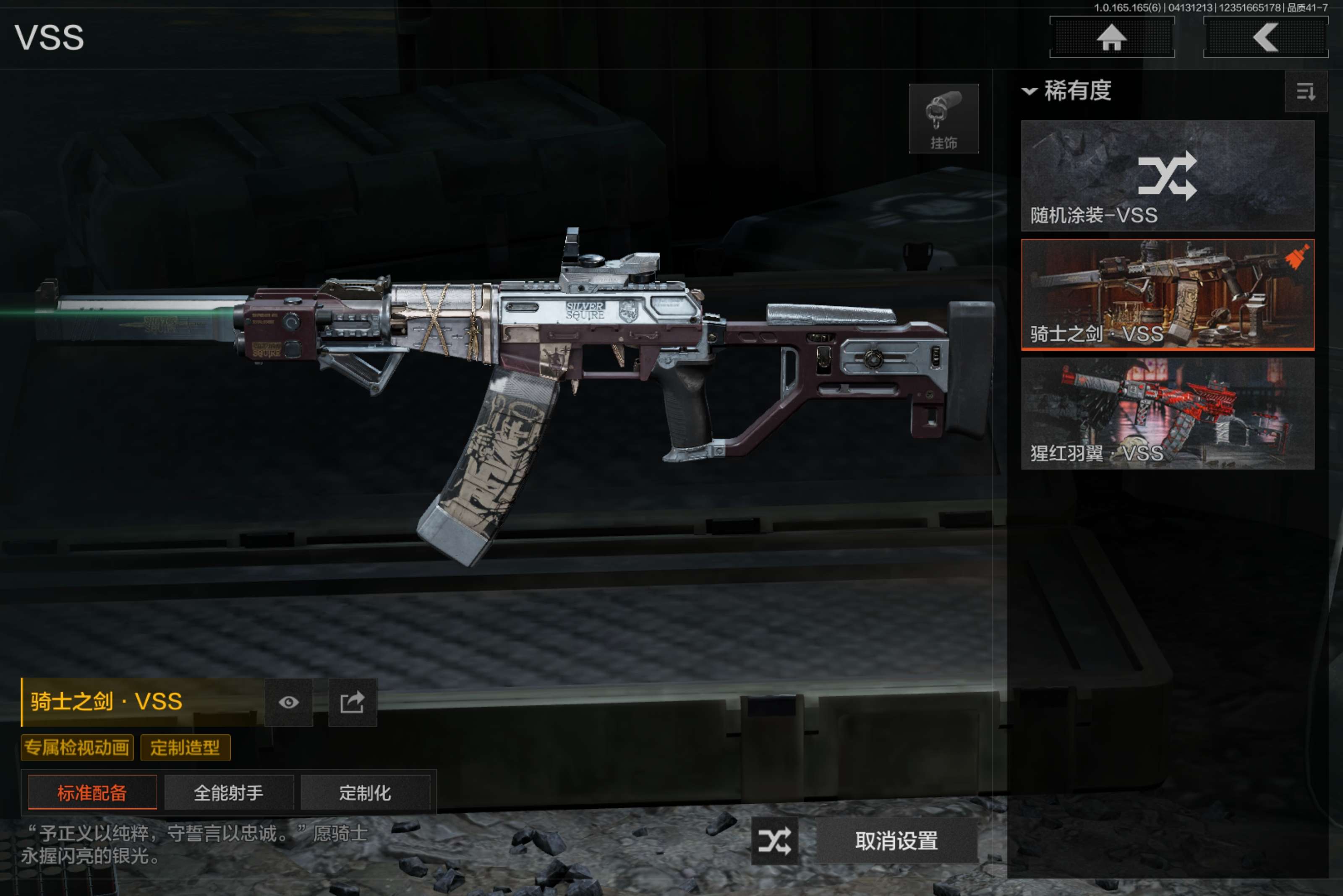Image resolution: width=1343 pixels, height=896 pixels.
Task: Switch to the 标准配备 tab
Action: [x=92, y=792]
